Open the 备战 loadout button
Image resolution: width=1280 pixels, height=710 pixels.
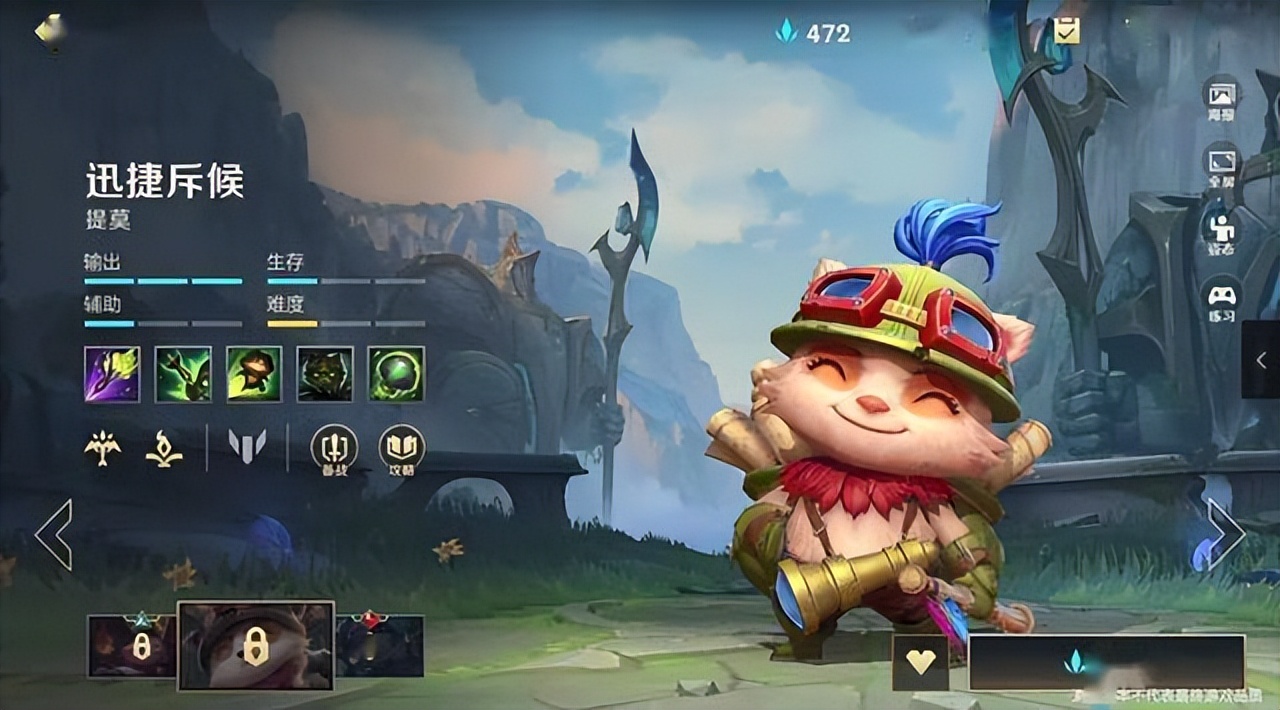coord(334,450)
